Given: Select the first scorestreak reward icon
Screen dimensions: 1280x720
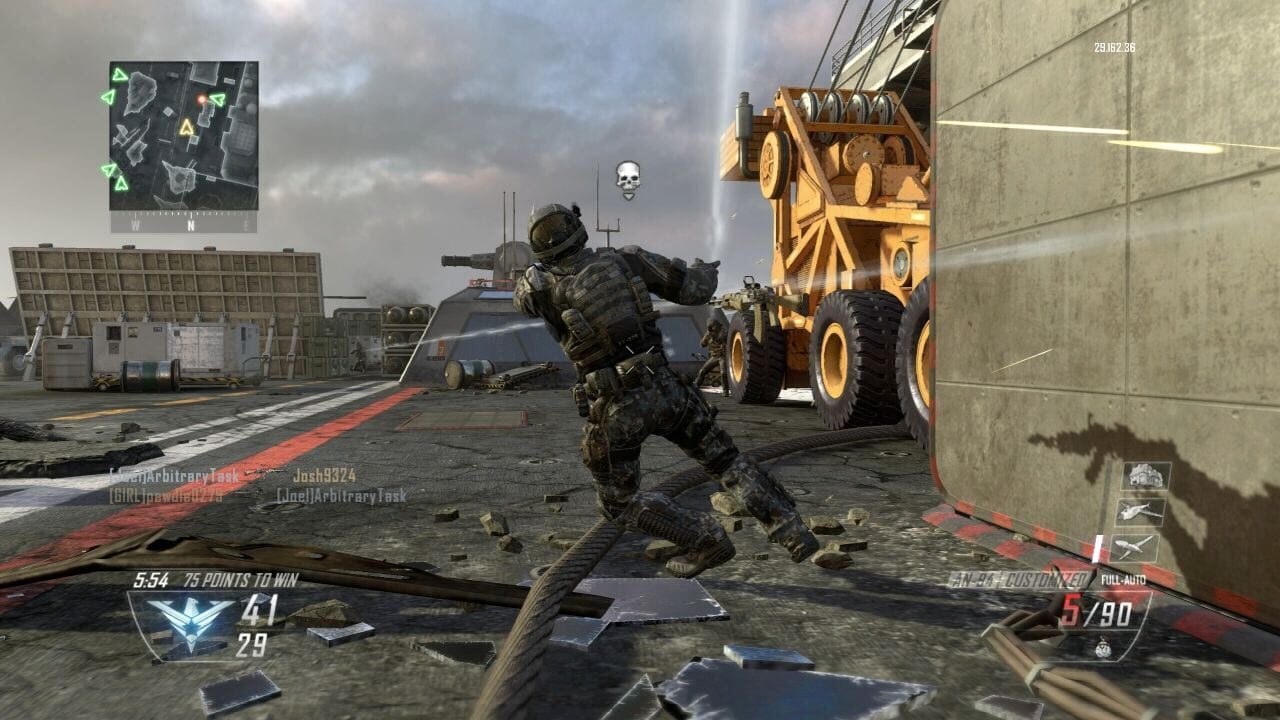Looking at the screenshot, I should point(1147,477).
